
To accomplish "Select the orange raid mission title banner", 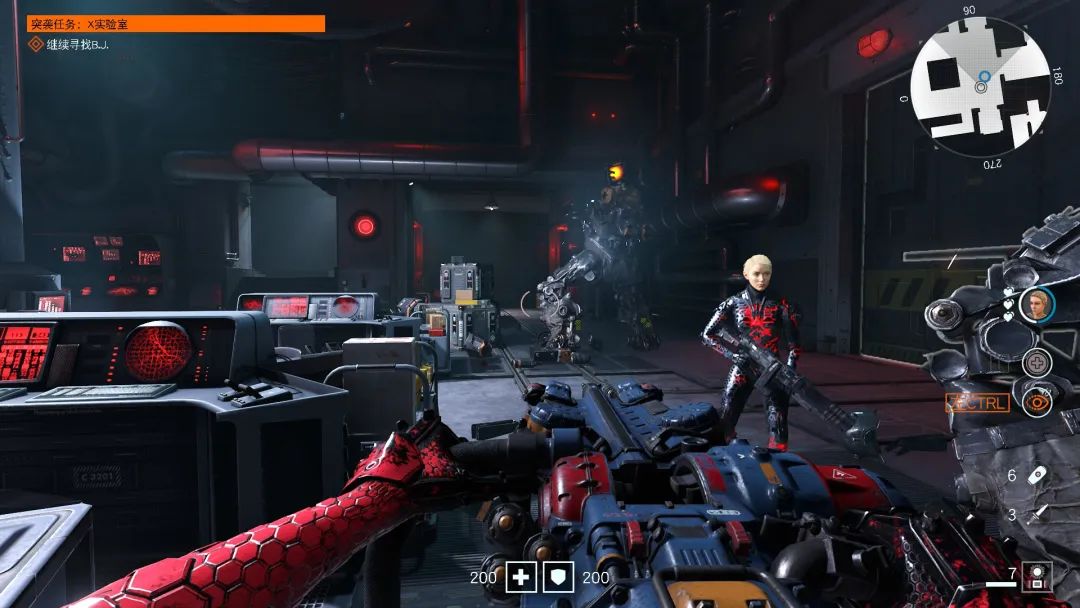I will click(x=176, y=23).
